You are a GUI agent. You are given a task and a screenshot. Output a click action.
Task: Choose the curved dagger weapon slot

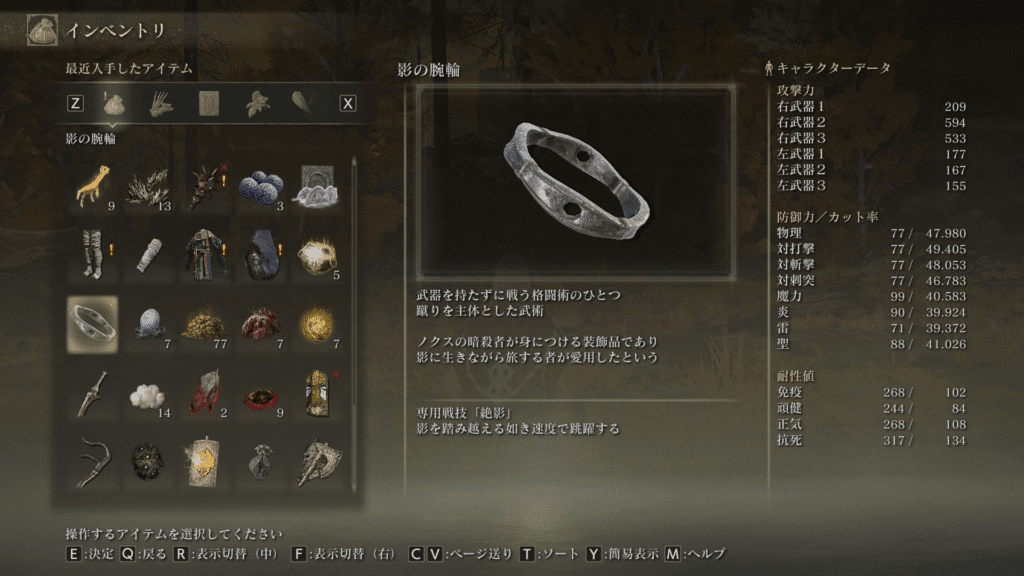[x=92, y=393]
